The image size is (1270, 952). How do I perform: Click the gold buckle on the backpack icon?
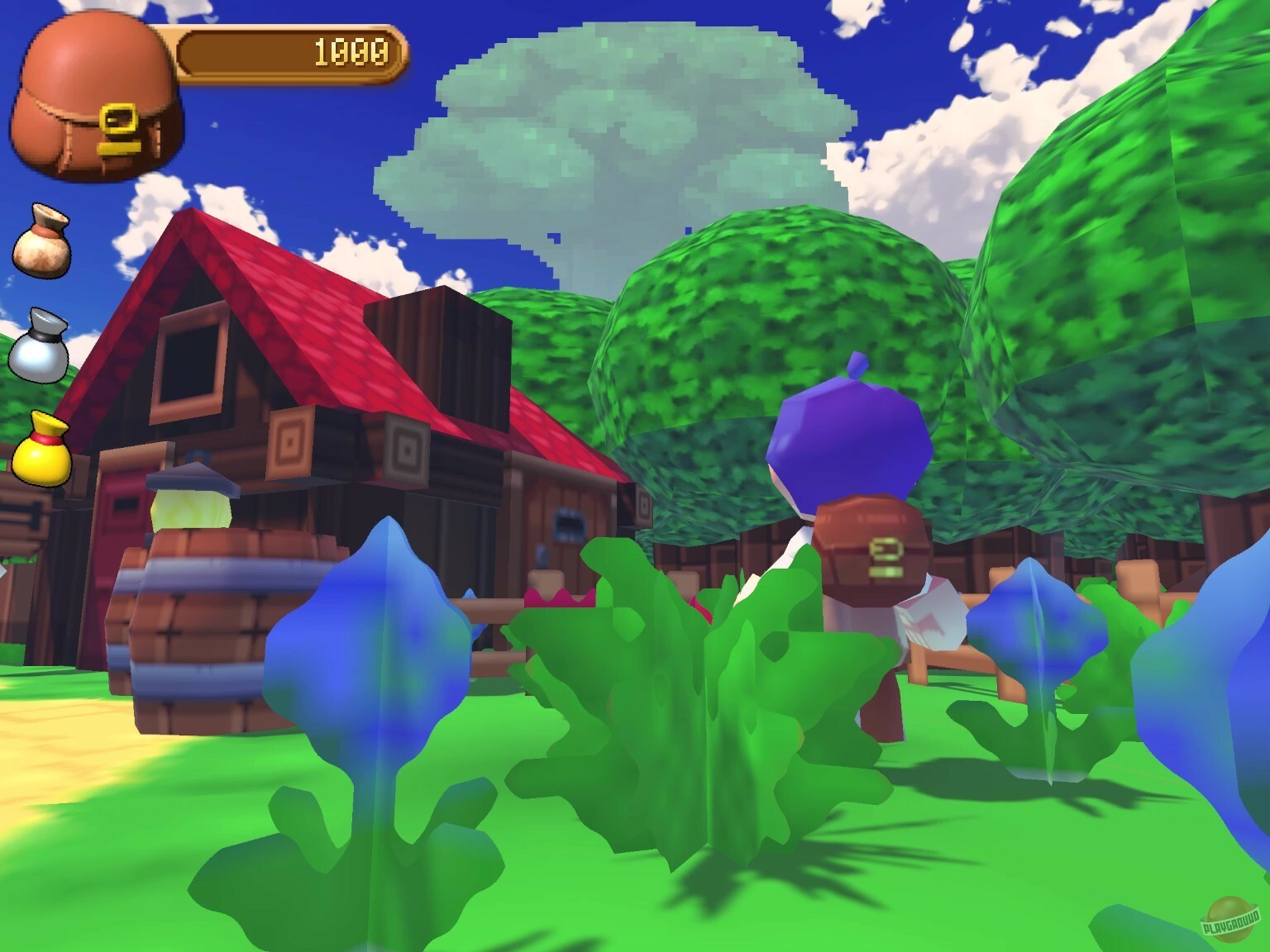coord(121,118)
